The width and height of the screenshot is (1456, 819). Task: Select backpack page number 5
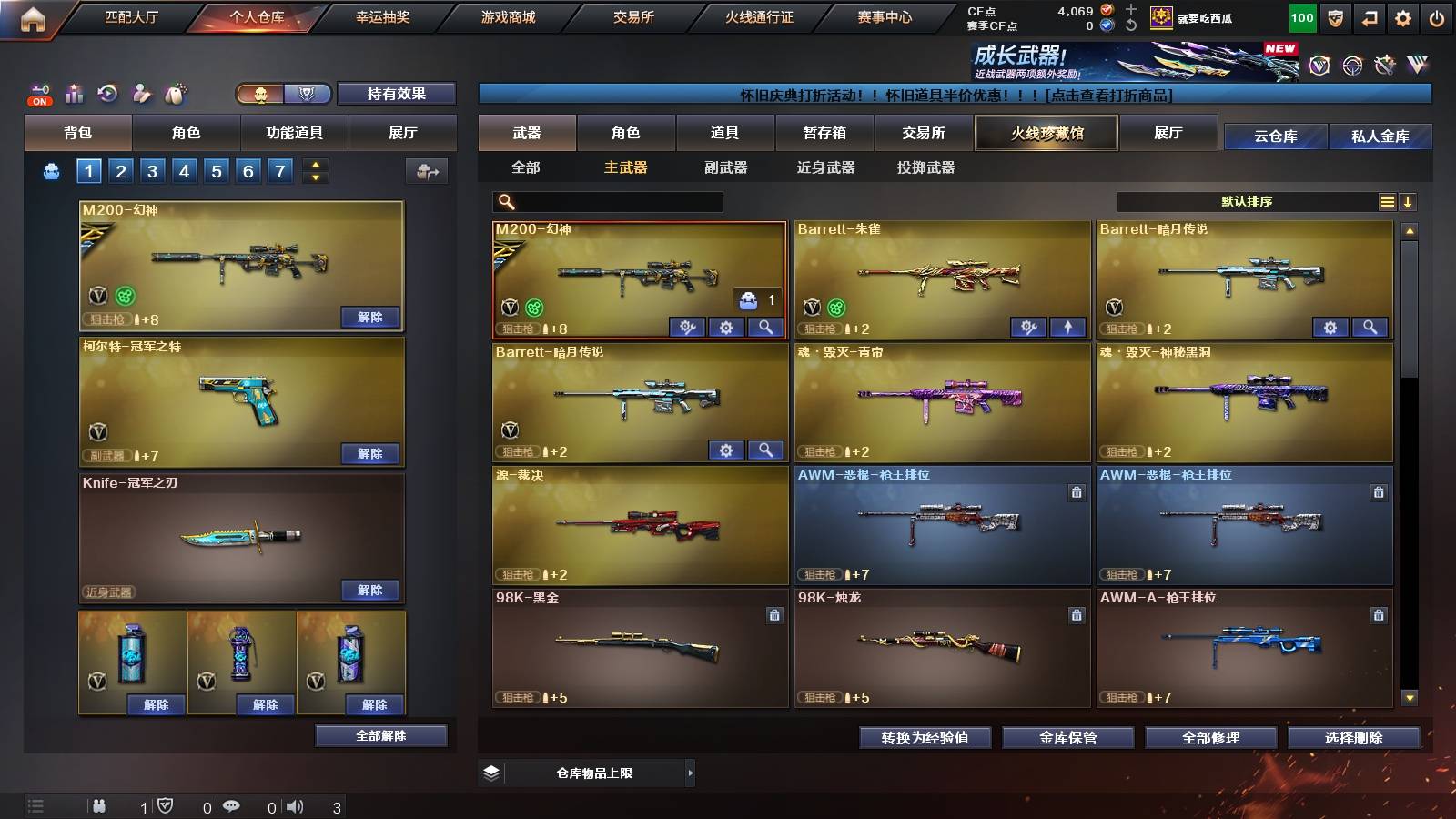tap(215, 170)
